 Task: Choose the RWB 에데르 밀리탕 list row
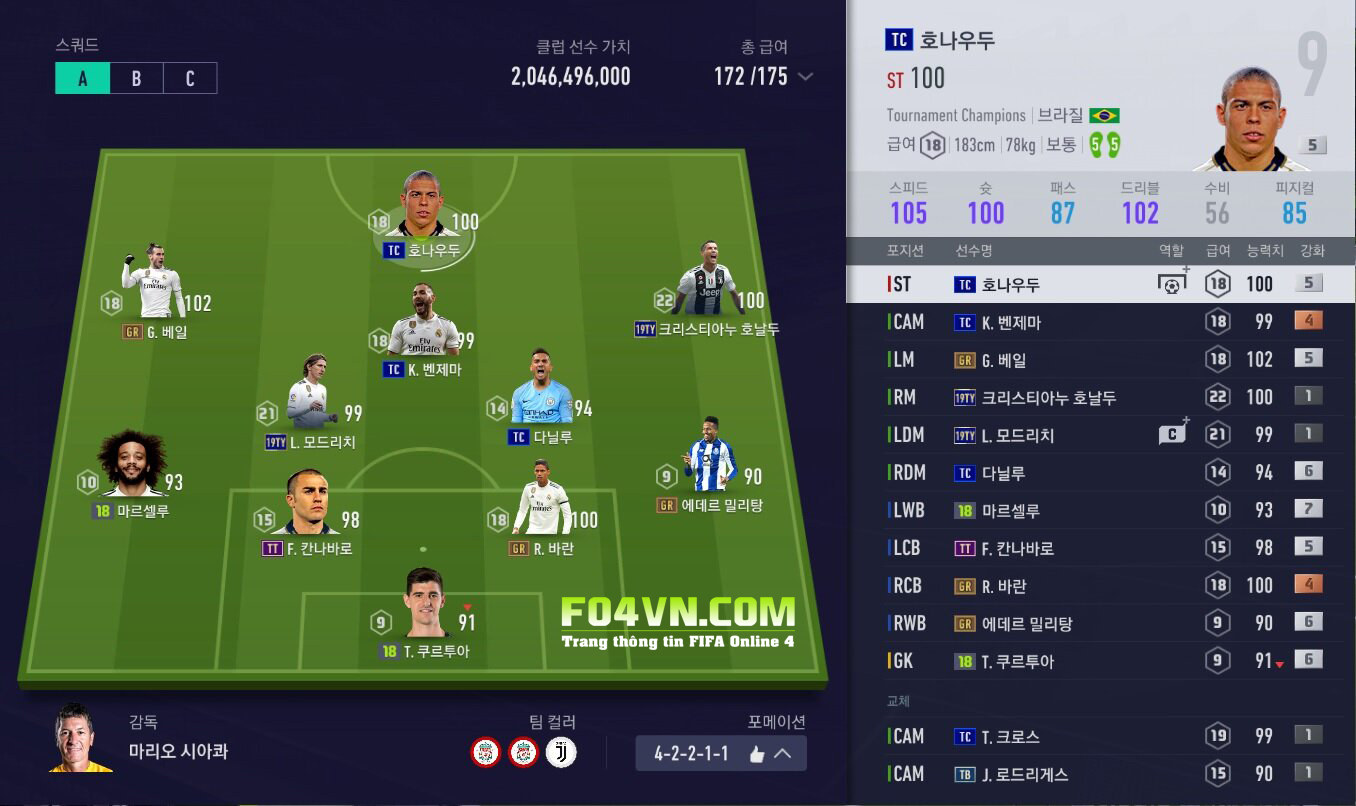coord(1100,623)
